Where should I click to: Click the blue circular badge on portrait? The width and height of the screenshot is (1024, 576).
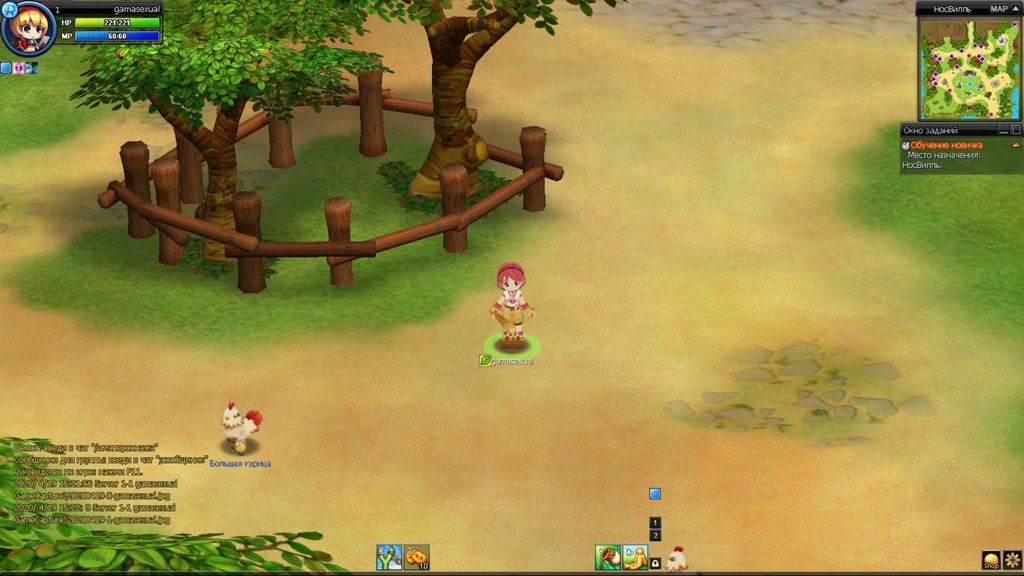[x=9, y=10]
